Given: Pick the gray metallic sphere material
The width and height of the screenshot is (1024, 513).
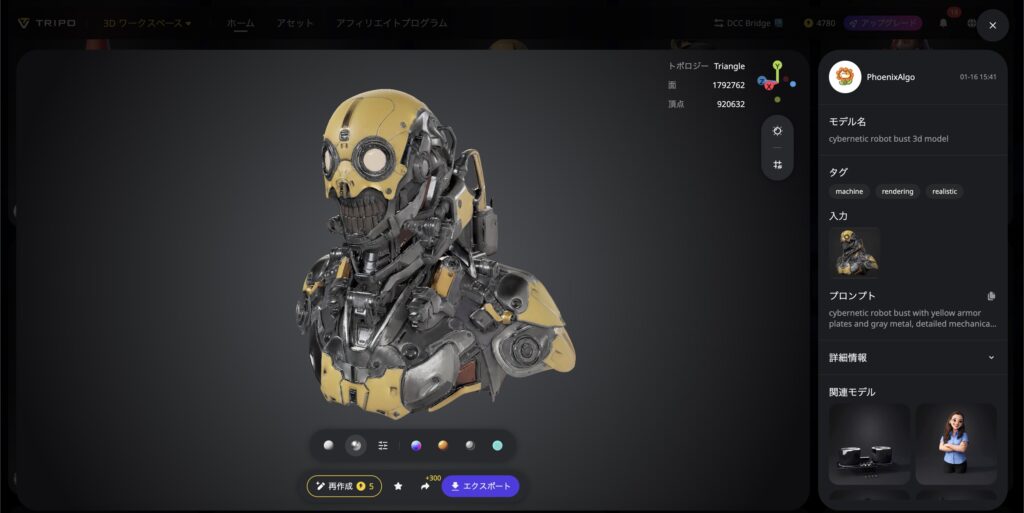Looking at the screenshot, I should pyautogui.click(x=470, y=445).
